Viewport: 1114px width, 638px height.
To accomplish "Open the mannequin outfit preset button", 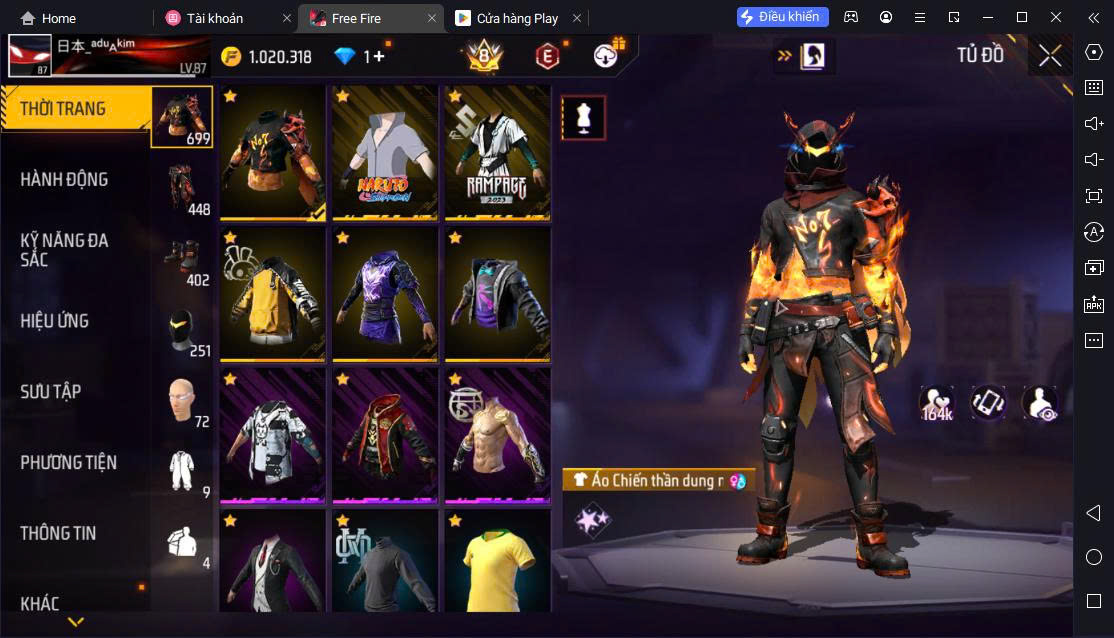I will pyautogui.click(x=582, y=118).
